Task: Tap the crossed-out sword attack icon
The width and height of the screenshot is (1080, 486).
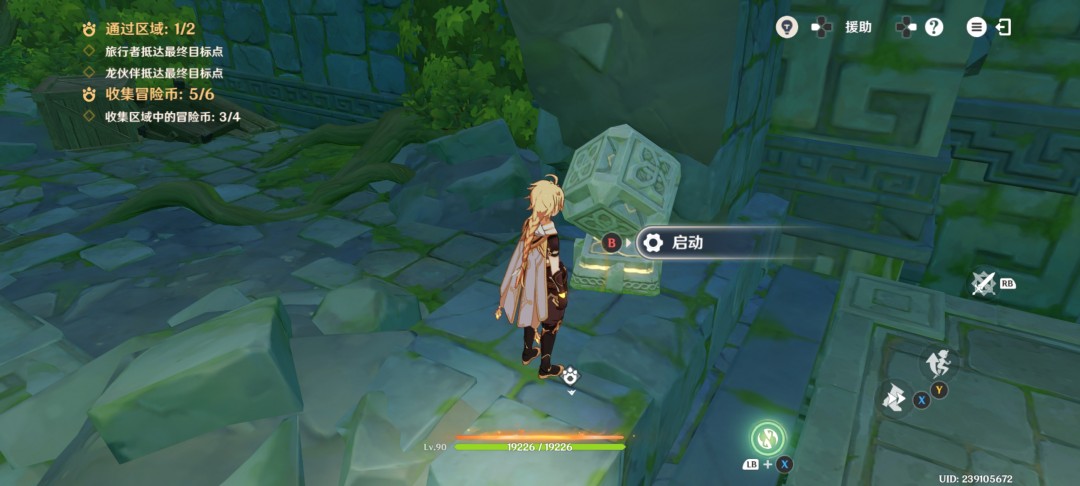Action: click(x=983, y=284)
